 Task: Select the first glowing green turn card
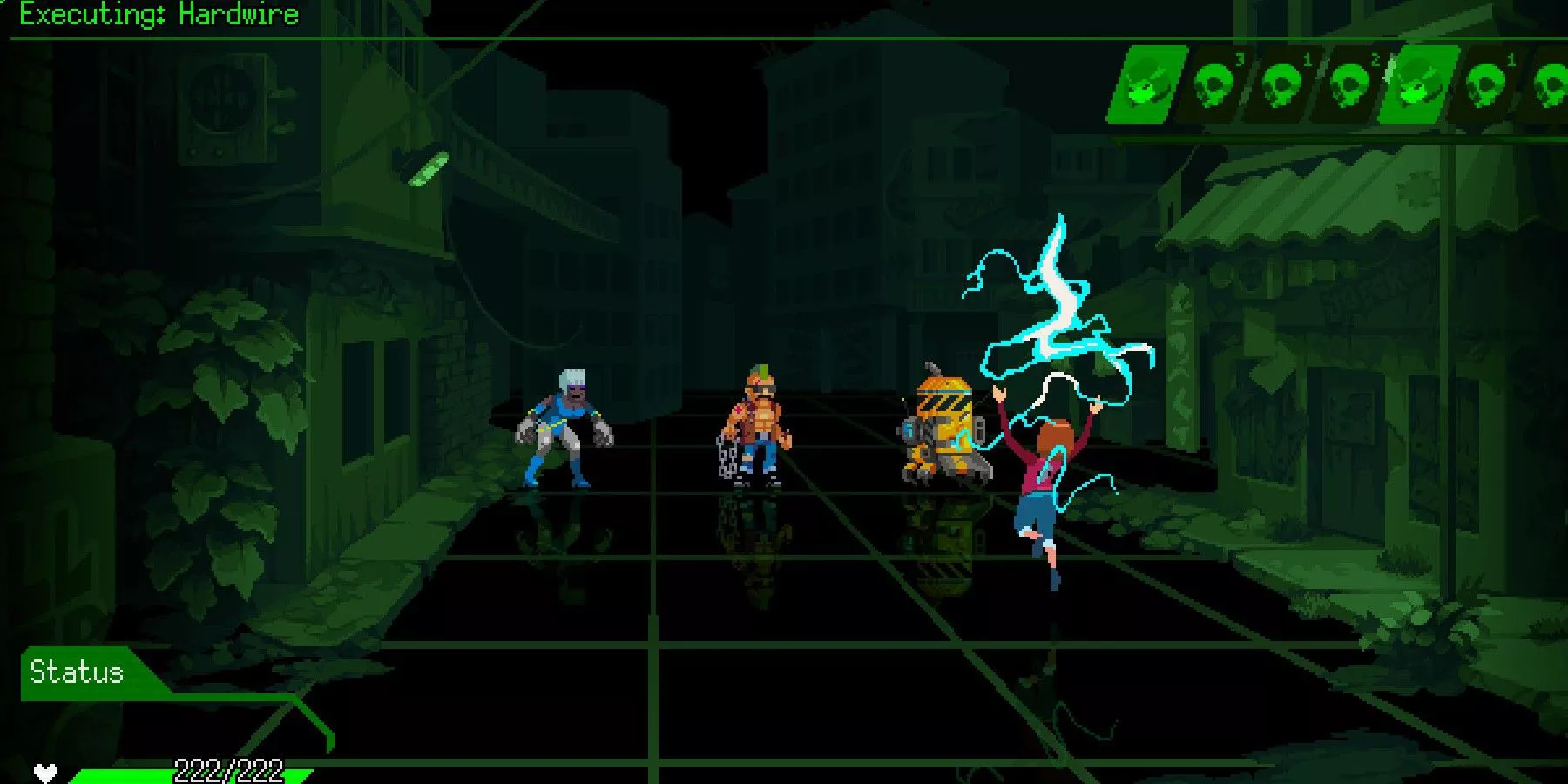point(1148,87)
